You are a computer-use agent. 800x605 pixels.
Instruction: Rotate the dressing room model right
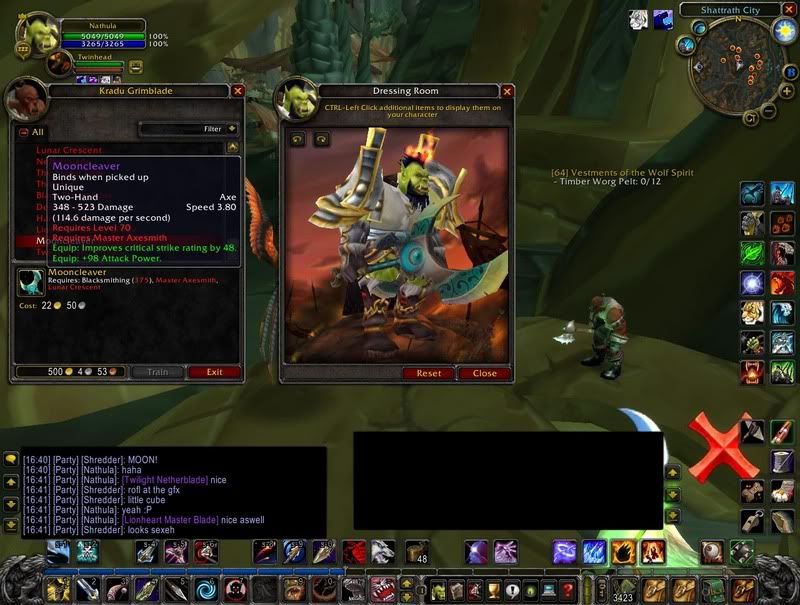pos(321,140)
